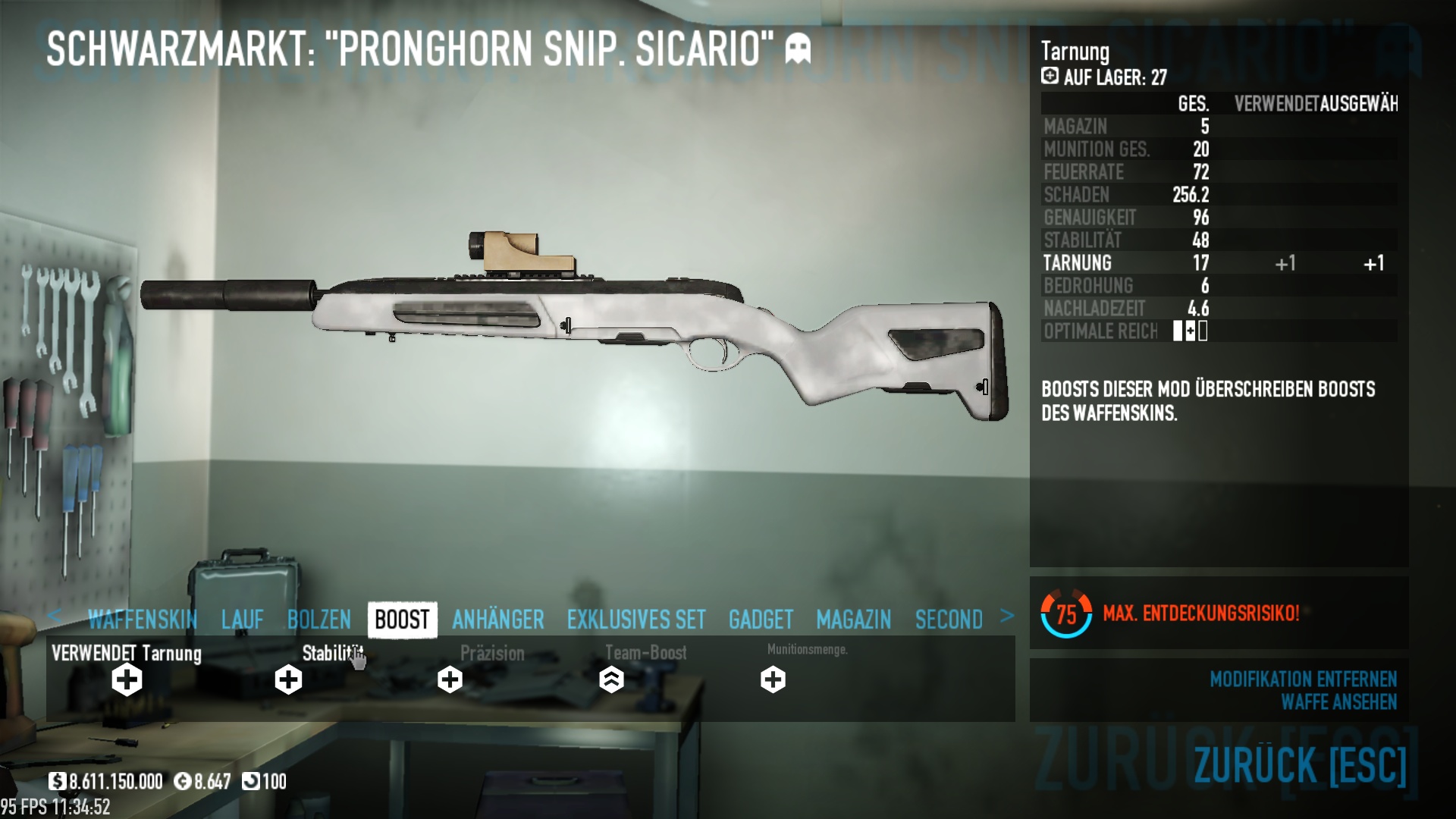Open the EXKLUSIVES SET category

click(636, 620)
